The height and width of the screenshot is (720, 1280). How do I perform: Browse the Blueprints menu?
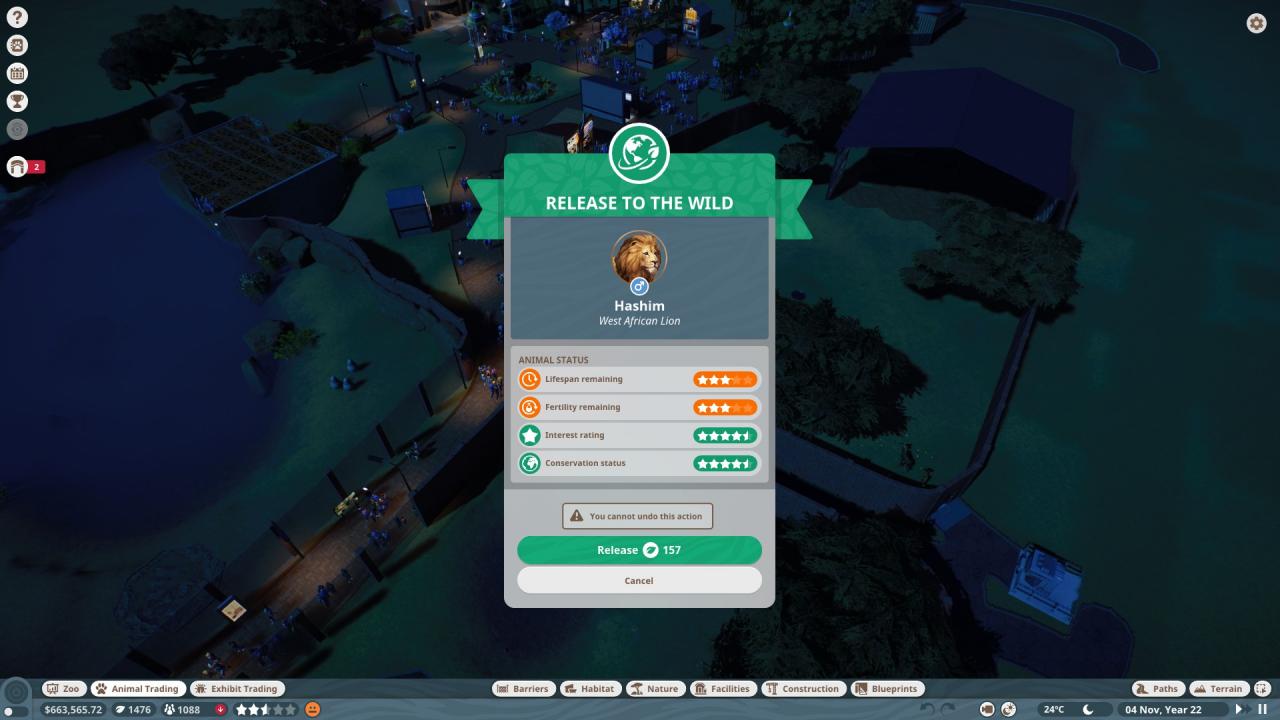coord(887,689)
